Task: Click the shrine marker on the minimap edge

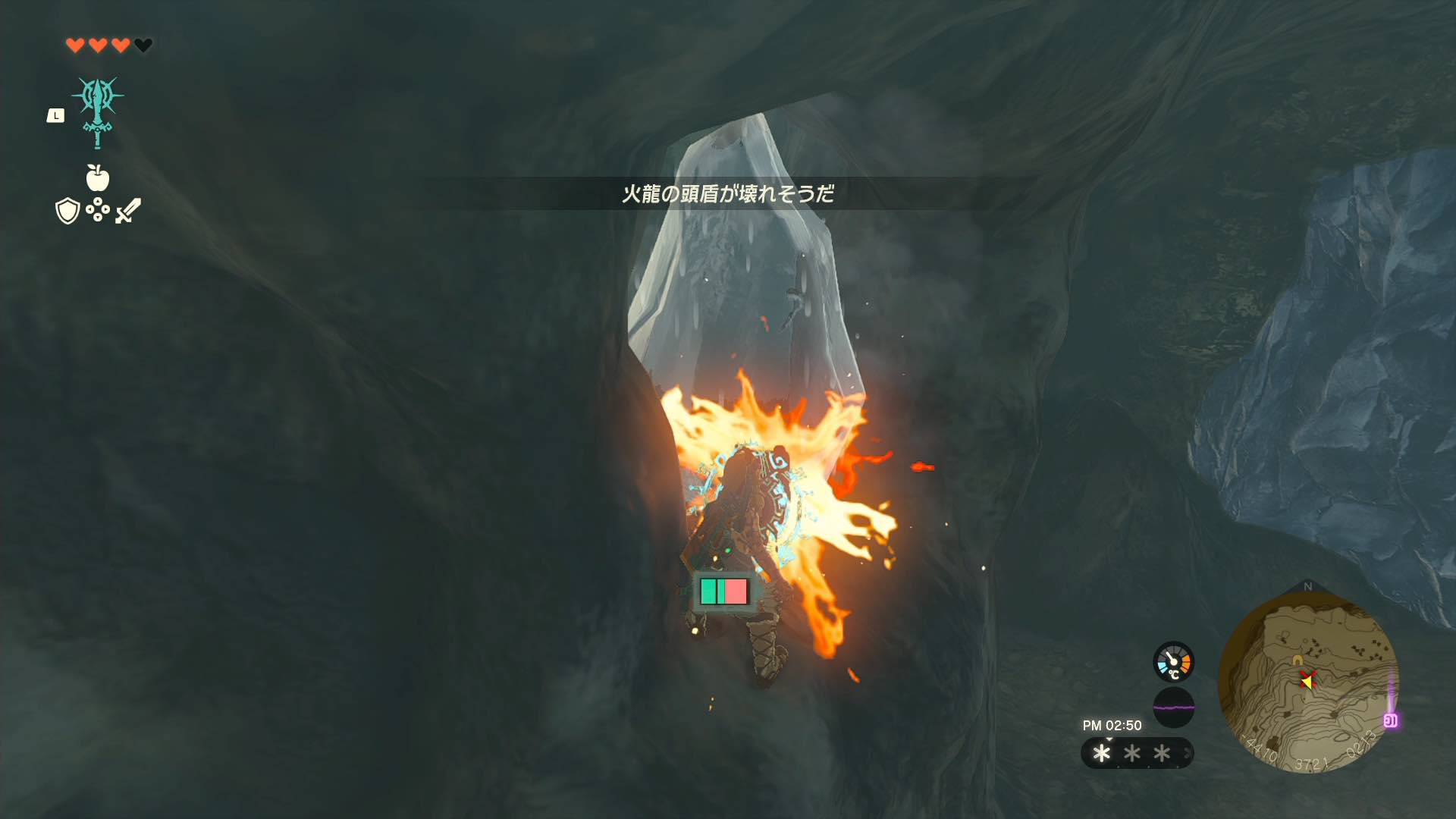Action: [1391, 720]
